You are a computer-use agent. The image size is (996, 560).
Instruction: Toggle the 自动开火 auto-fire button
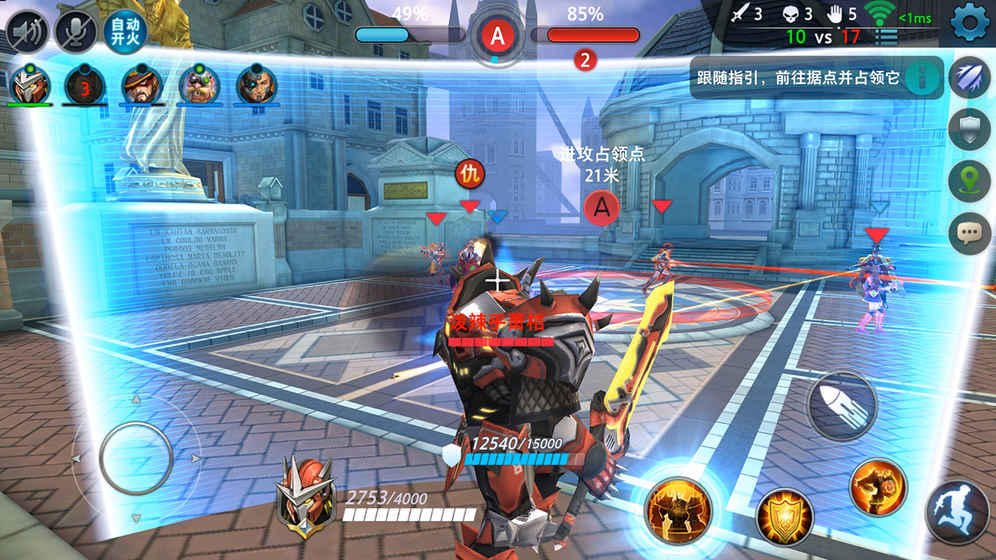click(x=124, y=31)
